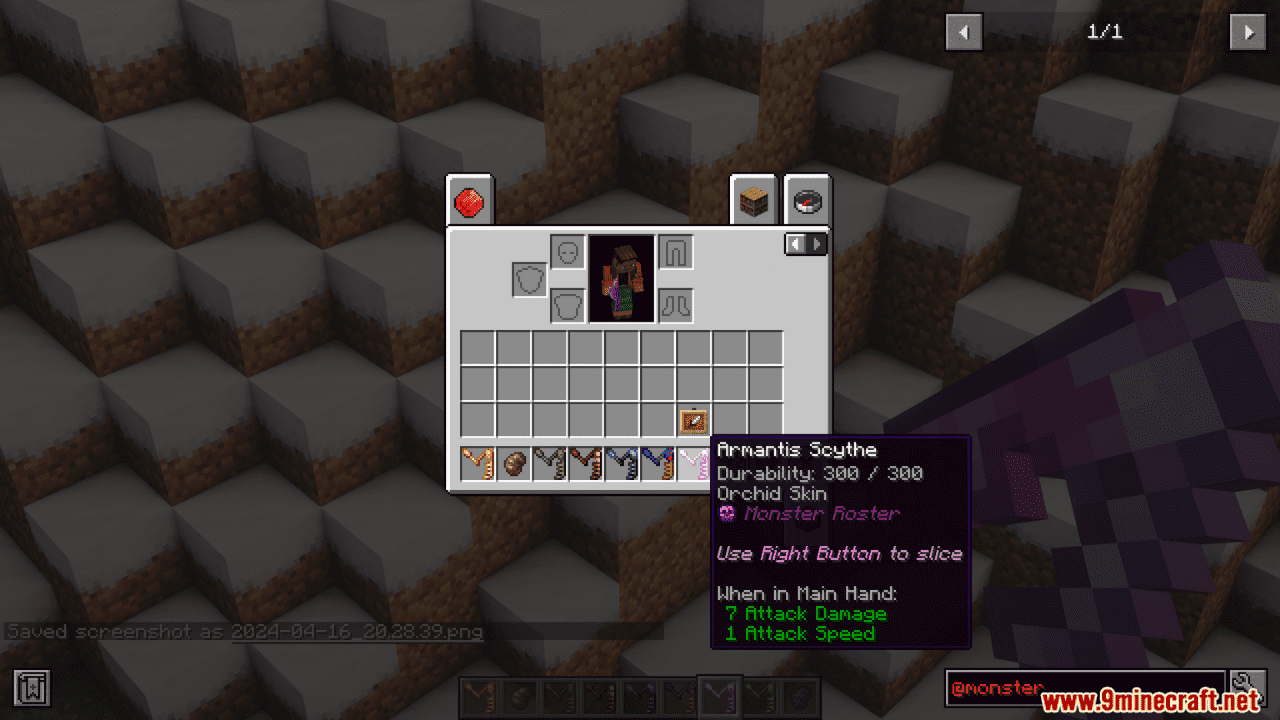1280x720 pixels.
Task: Click the empty boots armor slot
Action: [x=676, y=306]
